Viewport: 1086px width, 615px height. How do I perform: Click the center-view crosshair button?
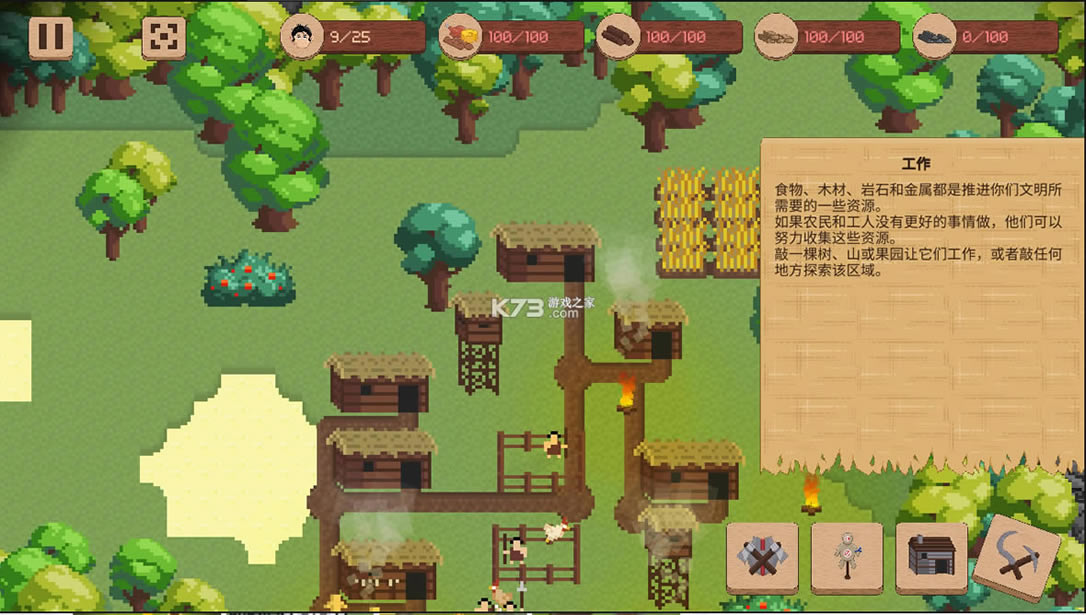point(163,37)
